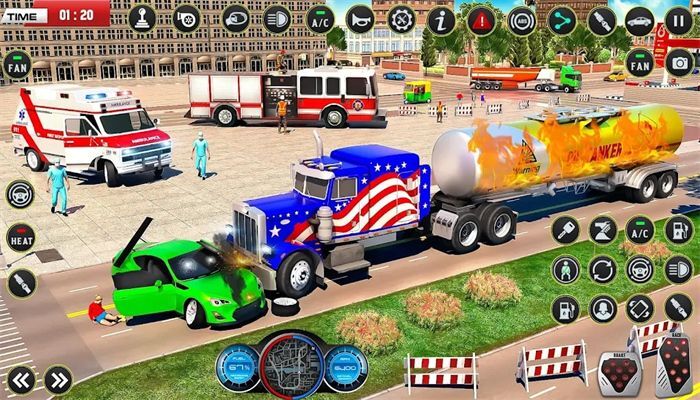Pause the game with the pause button

[x=678, y=20]
